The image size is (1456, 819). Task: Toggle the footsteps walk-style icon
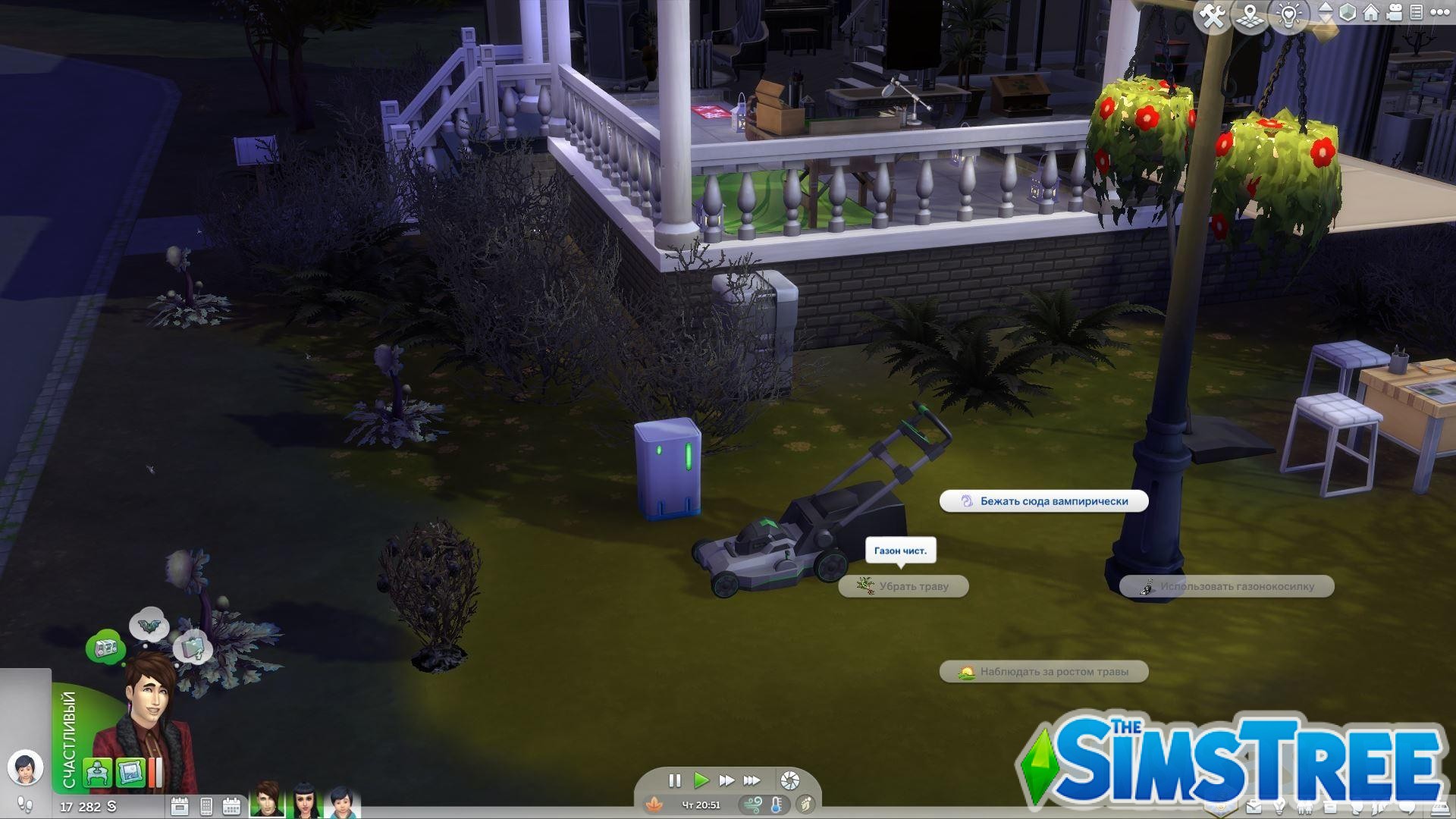click(27, 805)
